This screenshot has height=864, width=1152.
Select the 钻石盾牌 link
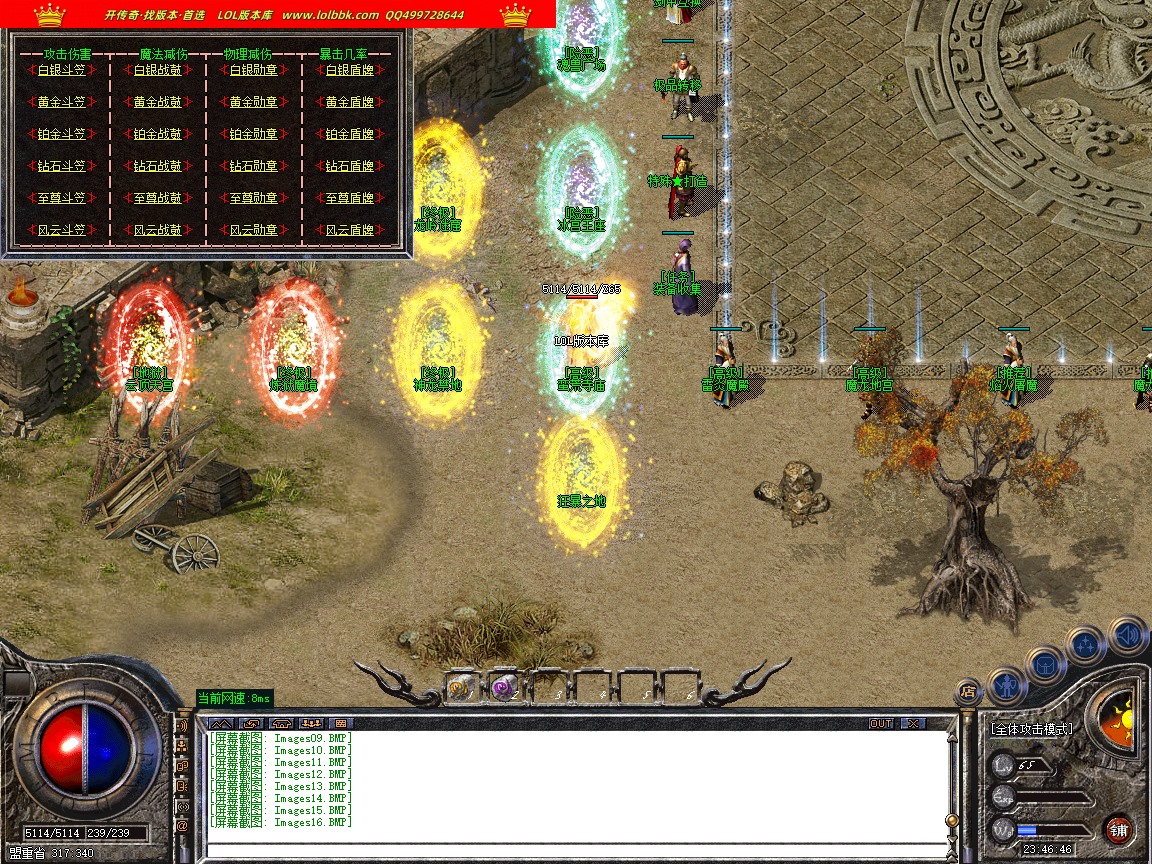click(350, 166)
